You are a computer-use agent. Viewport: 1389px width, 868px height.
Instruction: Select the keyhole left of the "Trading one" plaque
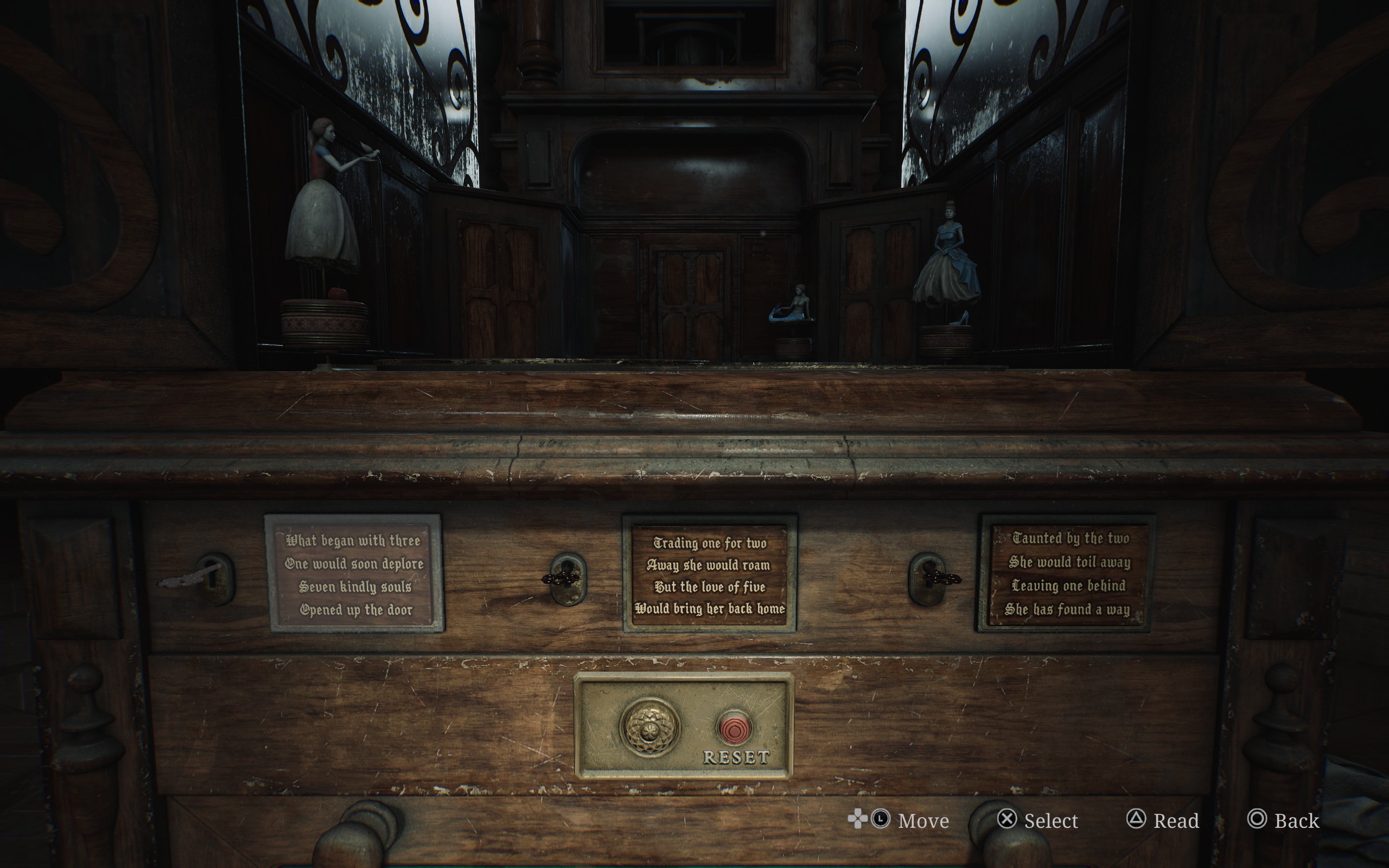point(568,579)
